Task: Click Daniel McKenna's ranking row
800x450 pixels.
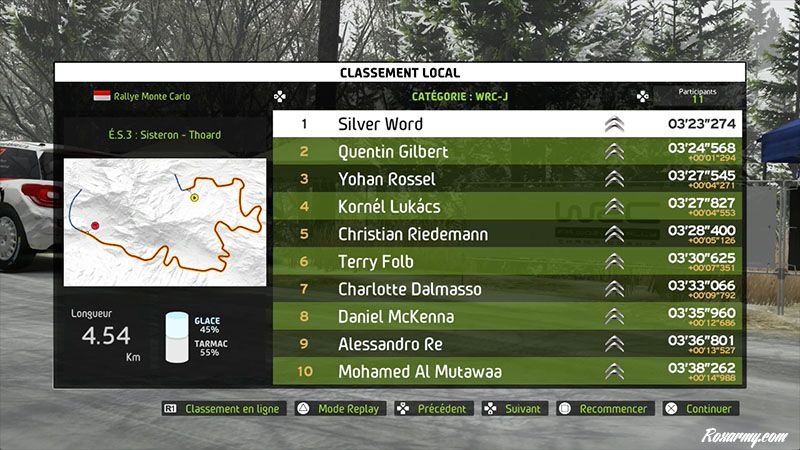Action: pyautogui.click(x=509, y=317)
